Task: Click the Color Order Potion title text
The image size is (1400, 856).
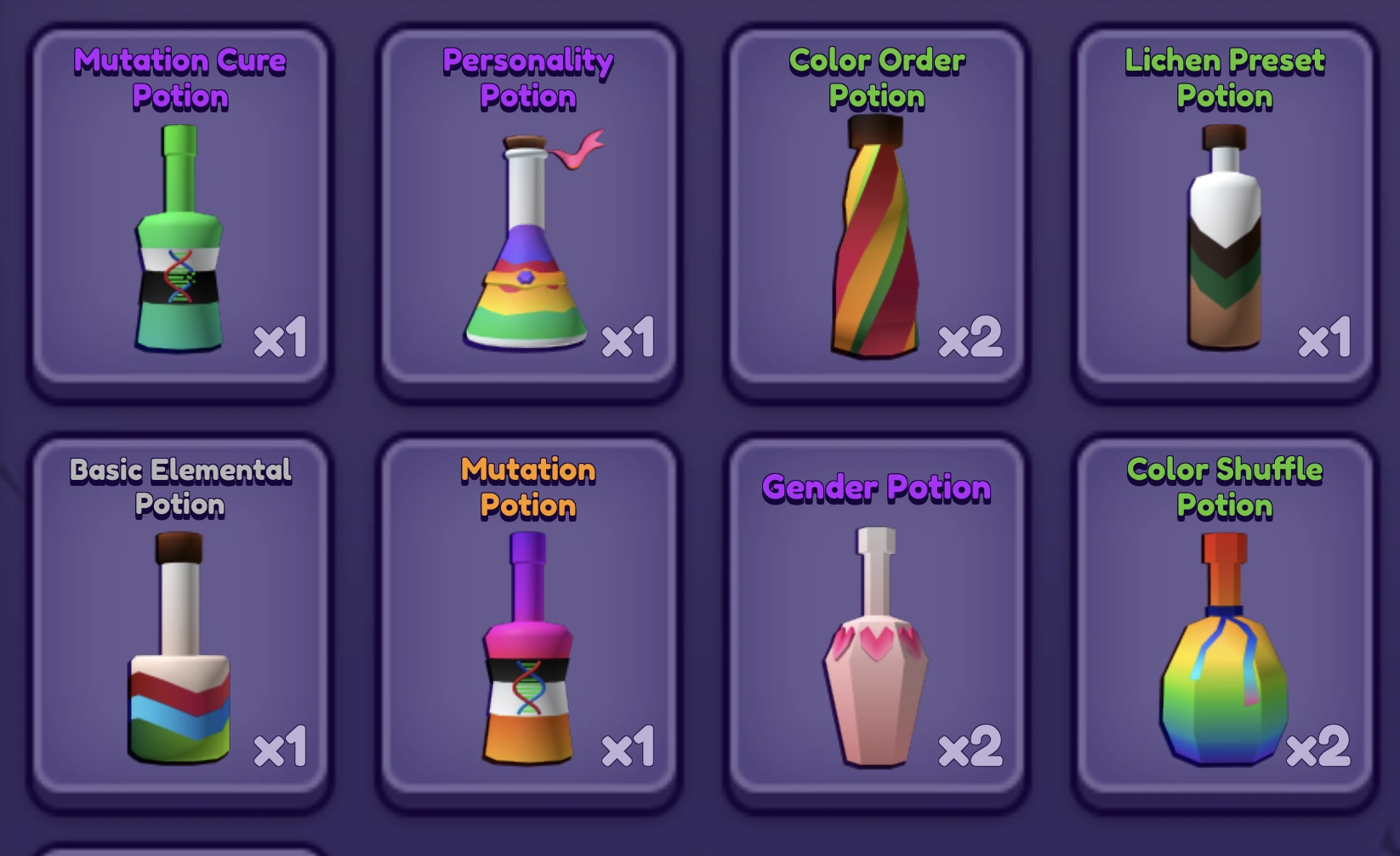Action: [876, 78]
